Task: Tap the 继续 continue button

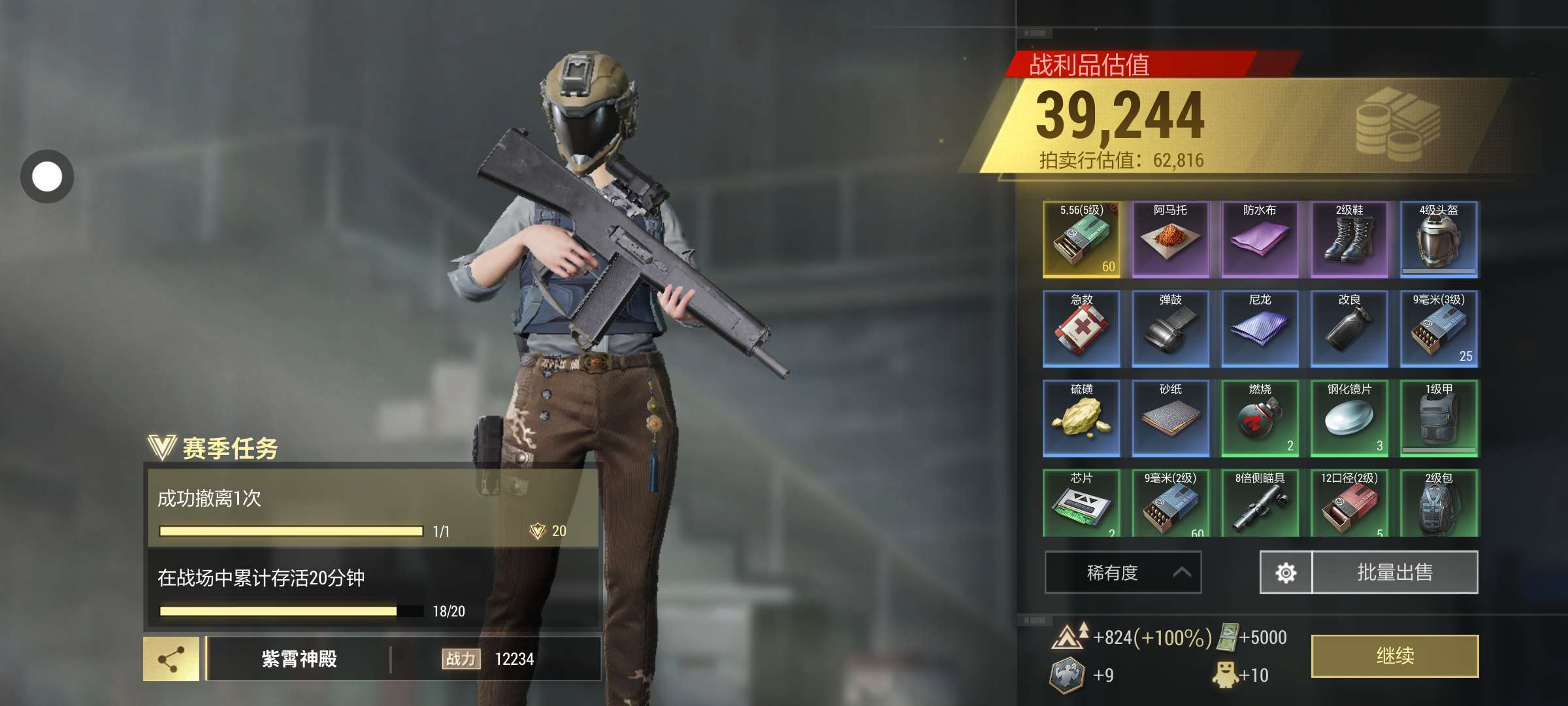Action: (1394, 656)
